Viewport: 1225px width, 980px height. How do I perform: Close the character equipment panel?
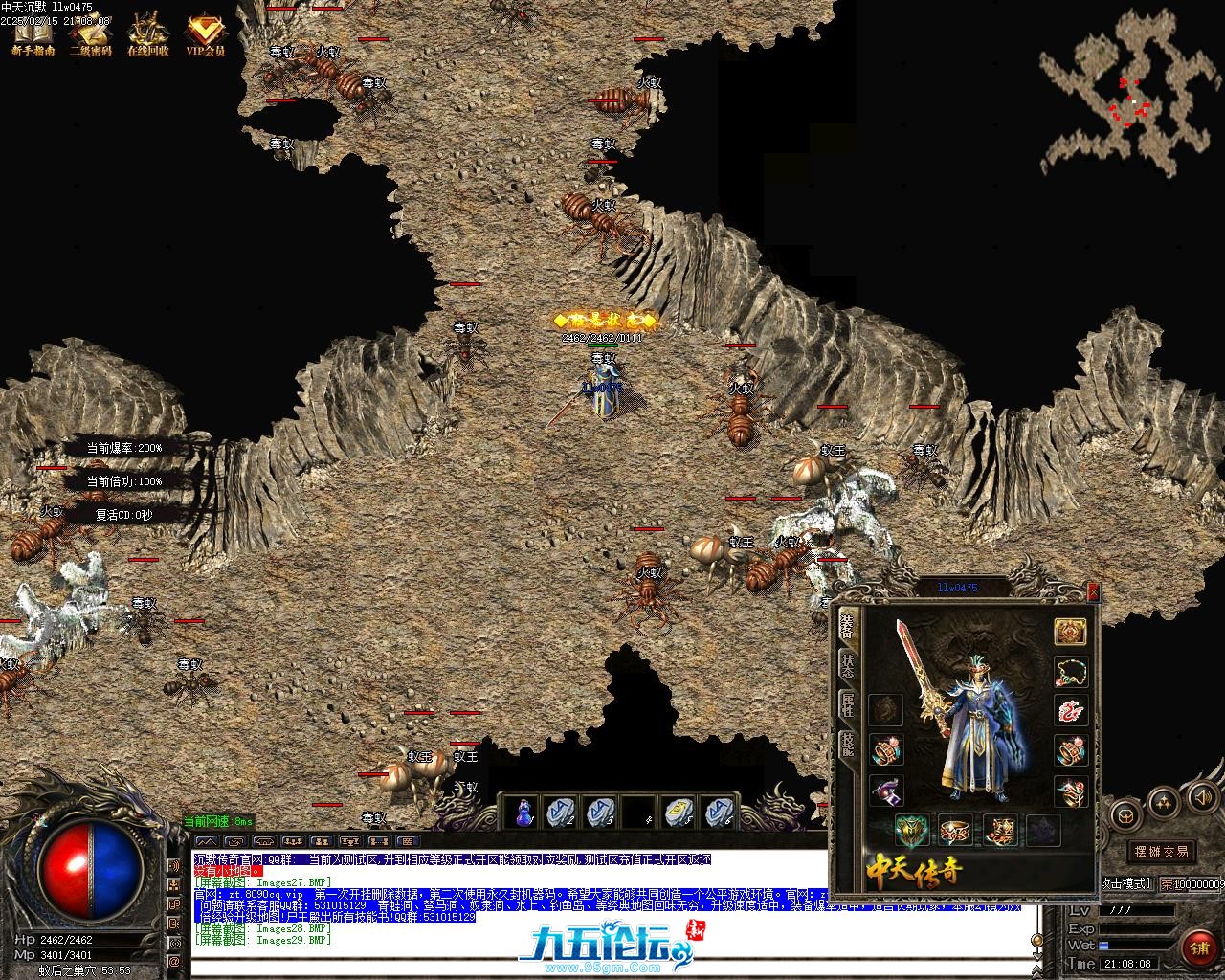pos(1093,592)
